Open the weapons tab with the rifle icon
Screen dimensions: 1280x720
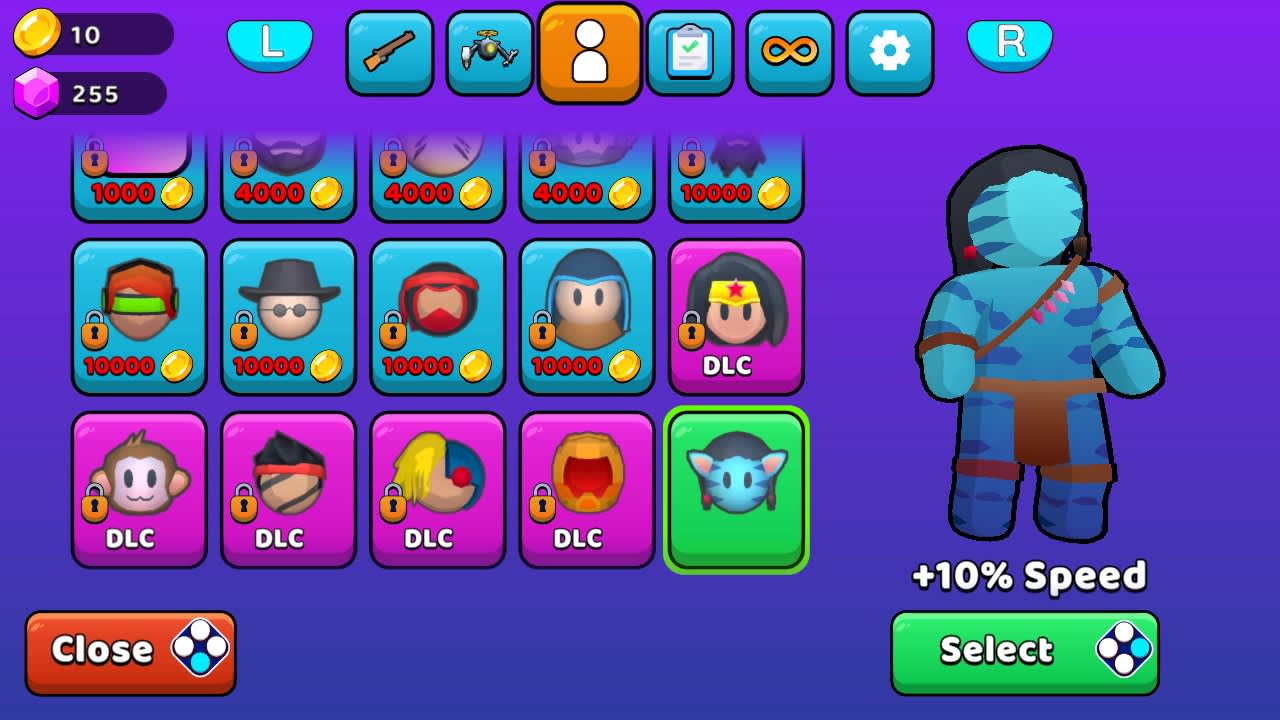[x=390, y=52]
